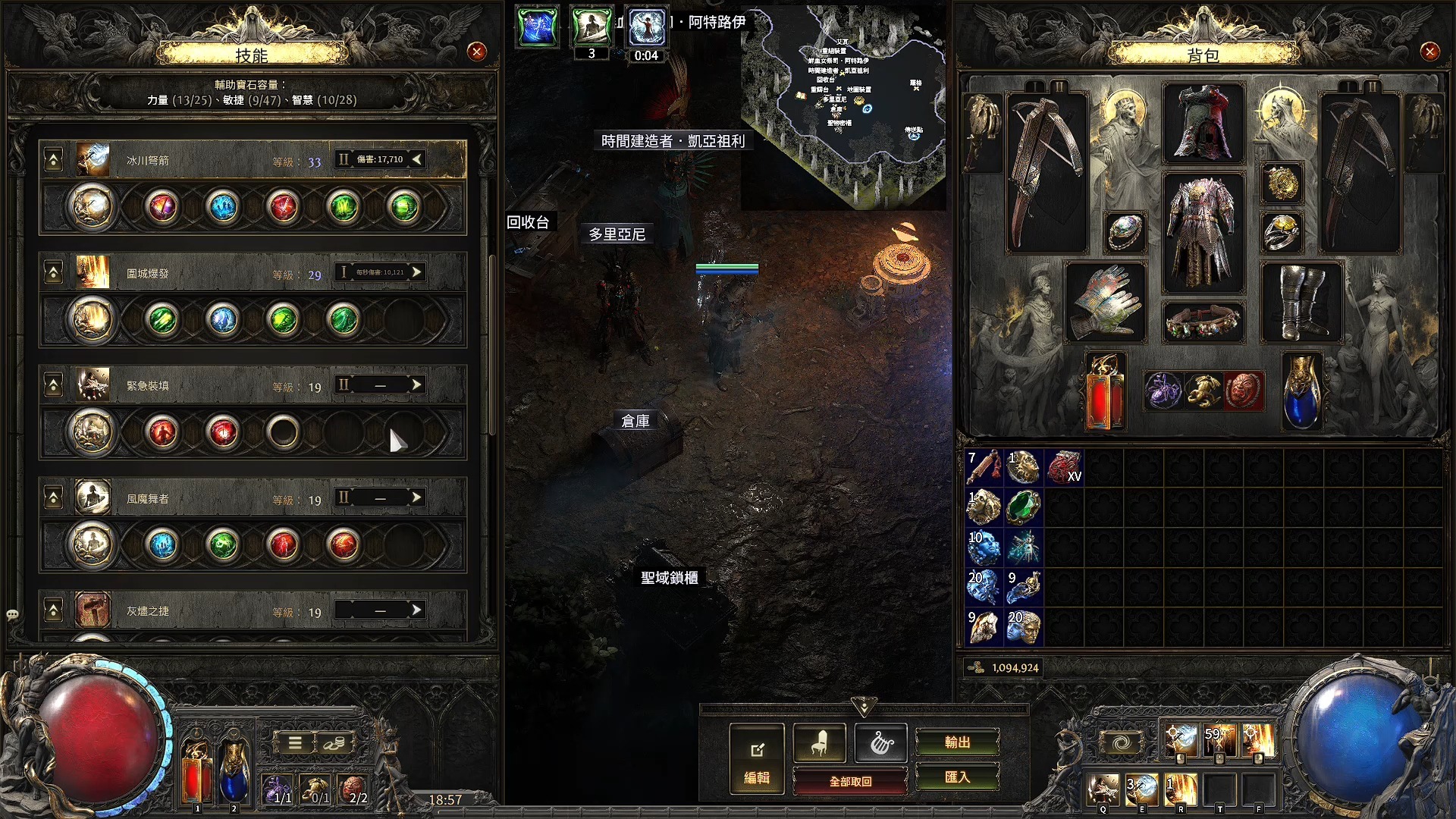Close the skills panel

tap(476, 52)
